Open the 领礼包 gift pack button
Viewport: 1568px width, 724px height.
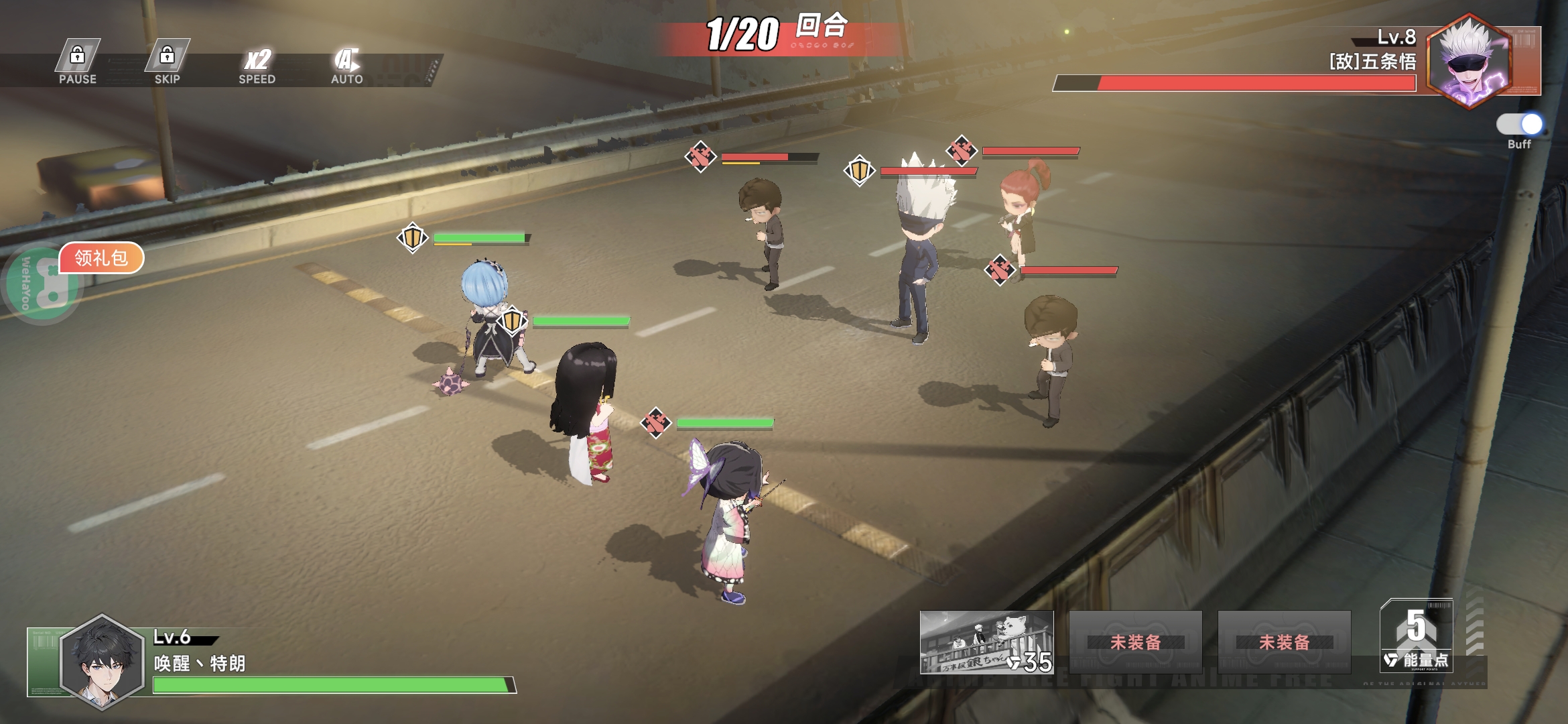pyautogui.click(x=101, y=258)
